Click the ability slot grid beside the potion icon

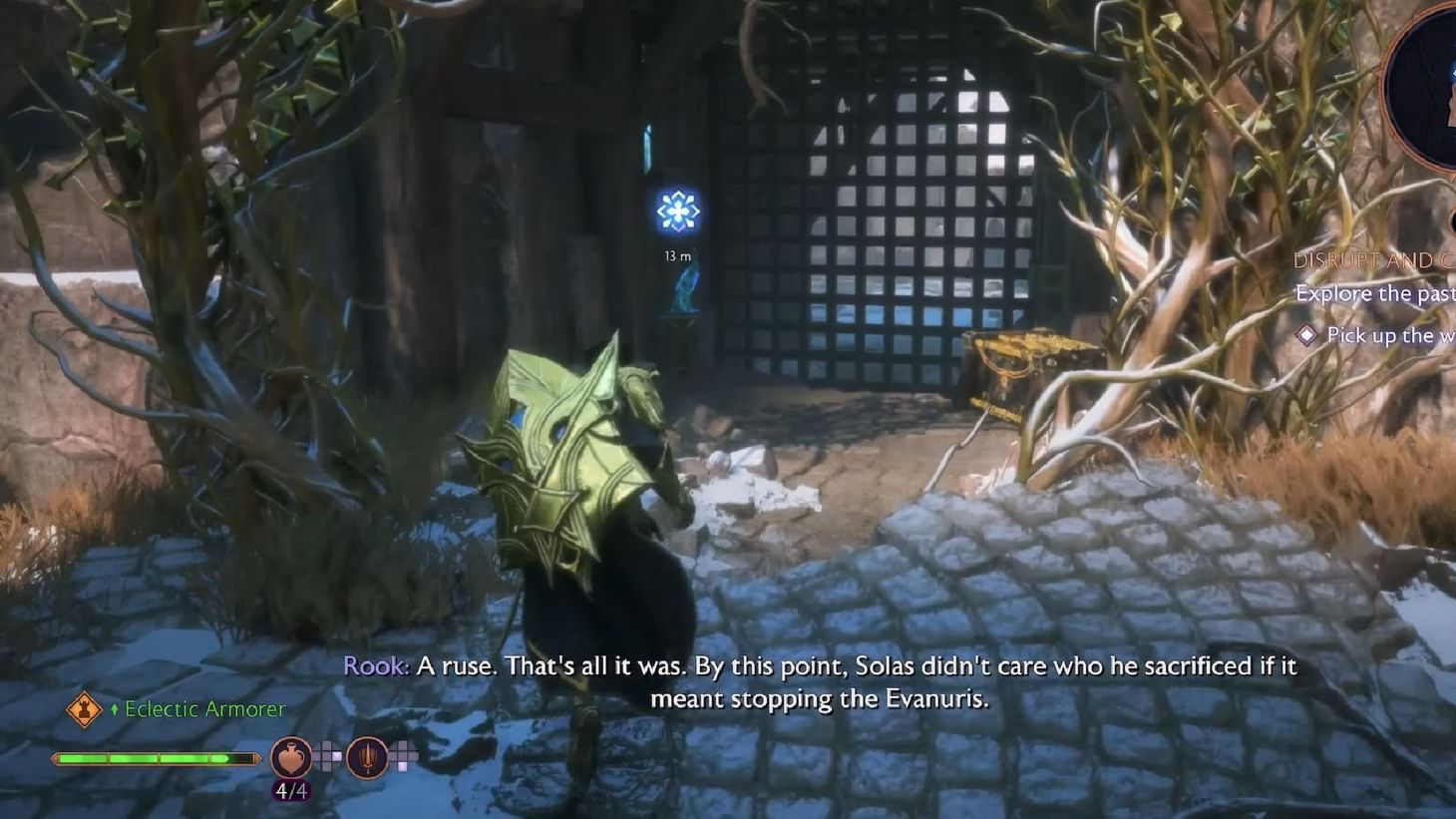point(329,758)
